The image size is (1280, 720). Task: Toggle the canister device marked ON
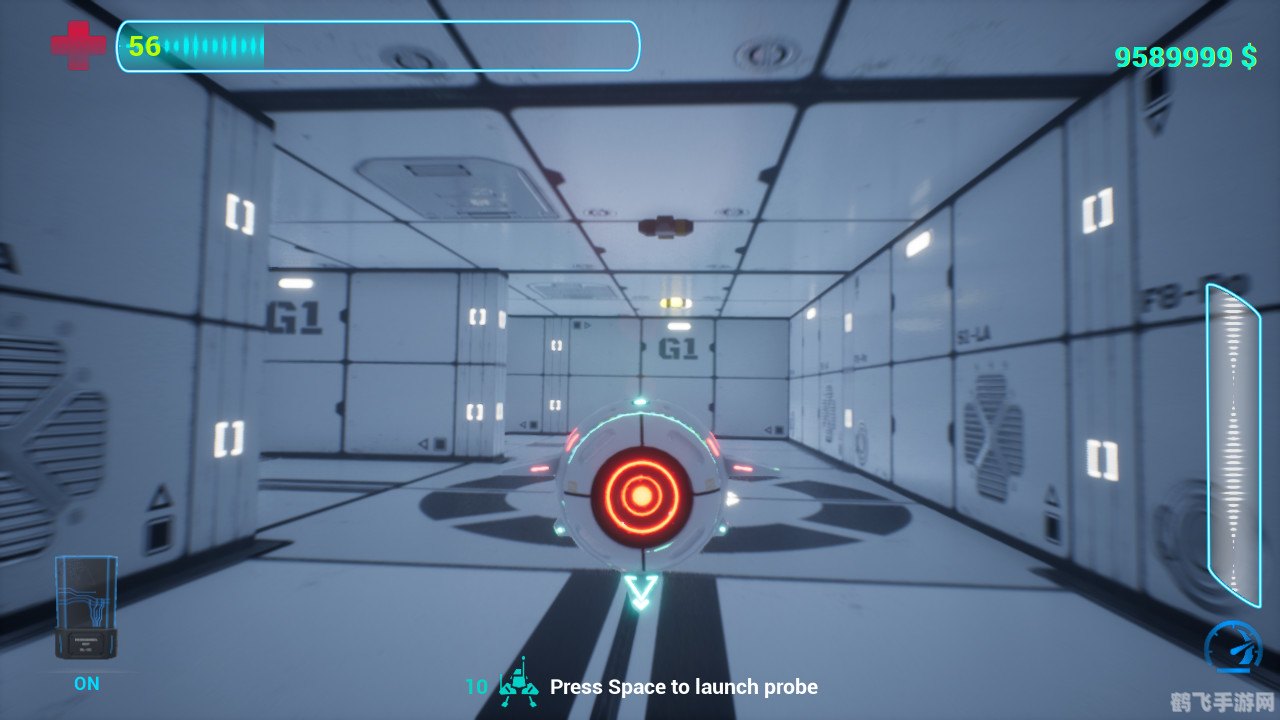86,607
